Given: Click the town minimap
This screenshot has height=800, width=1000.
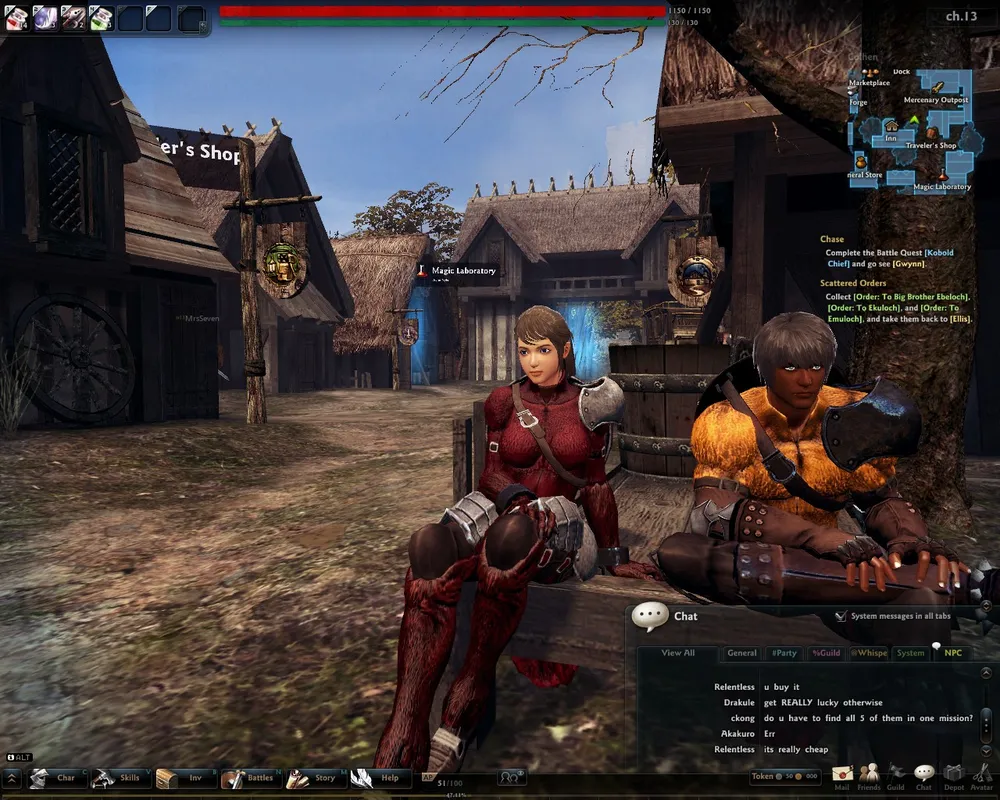Looking at the screenshot, I should coord(912,130).
